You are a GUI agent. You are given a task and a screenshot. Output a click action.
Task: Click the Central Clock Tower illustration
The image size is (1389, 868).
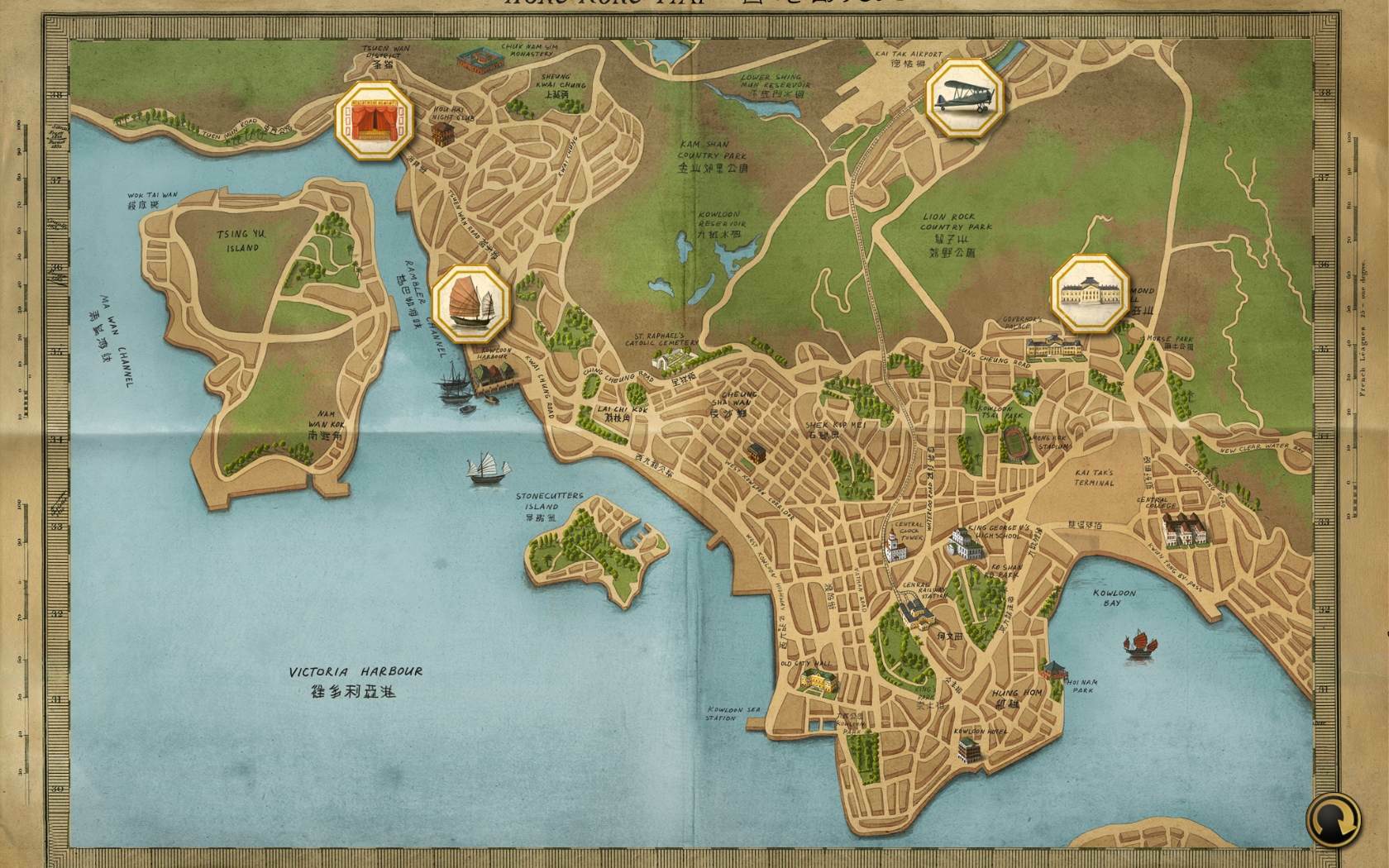tap(895, 550)
